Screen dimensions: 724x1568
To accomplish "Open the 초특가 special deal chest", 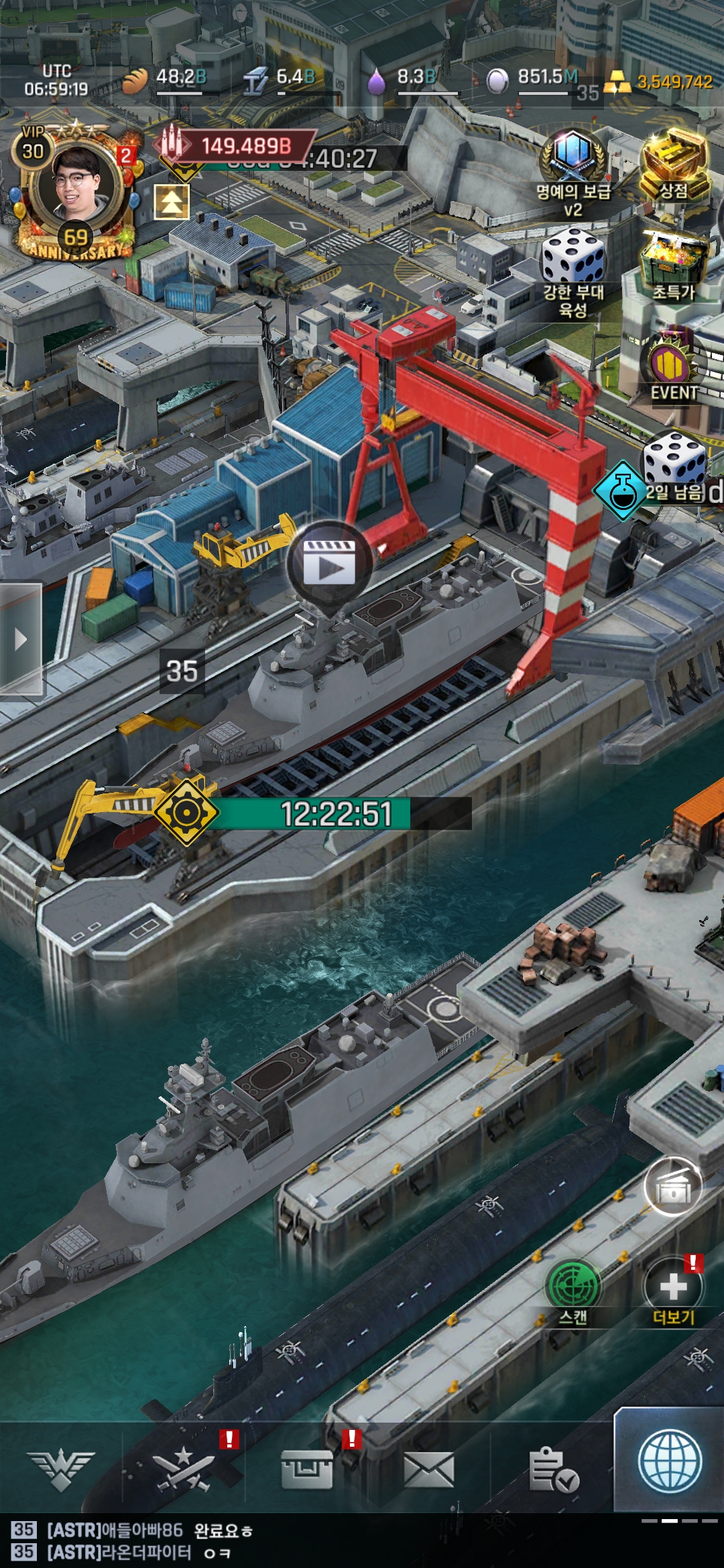I will point(674,263).
